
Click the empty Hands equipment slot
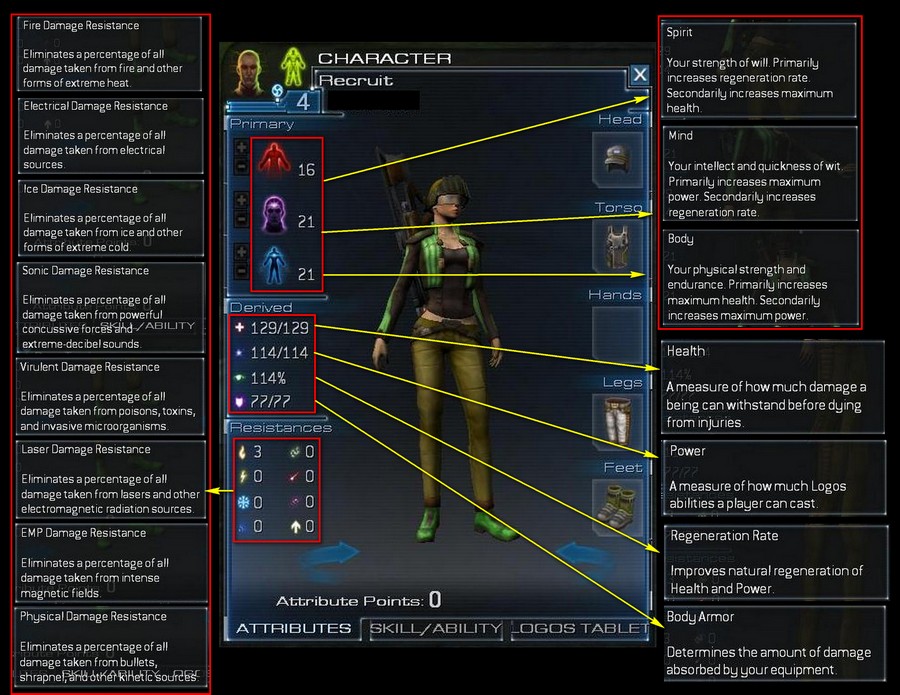point(615,334)
